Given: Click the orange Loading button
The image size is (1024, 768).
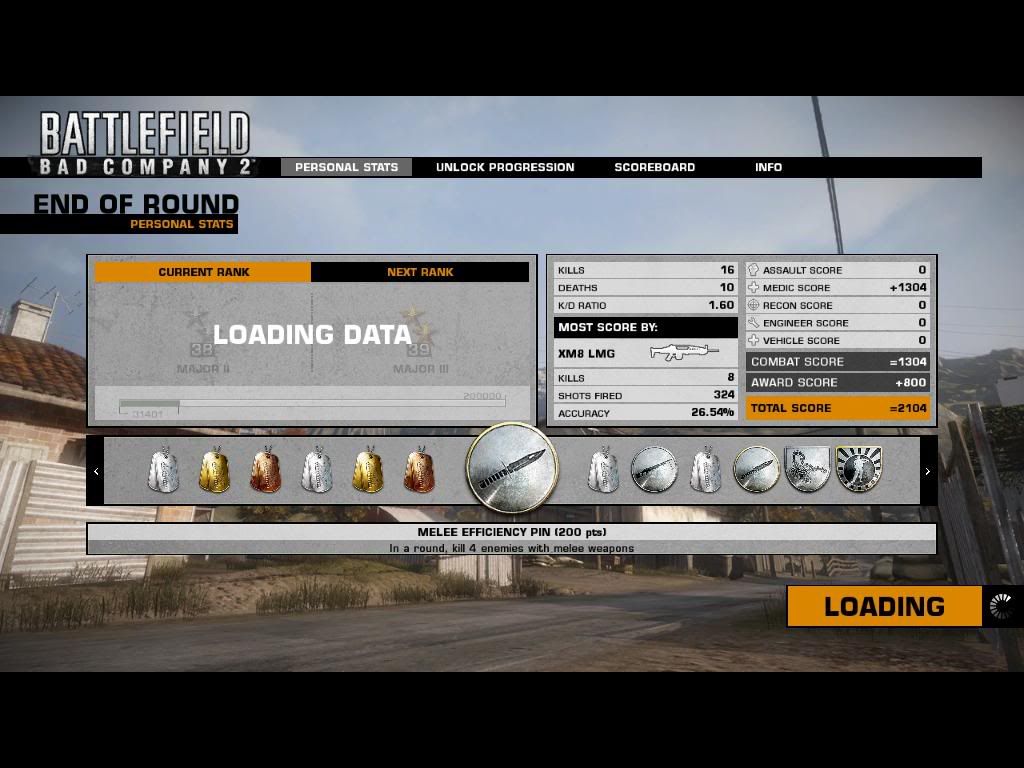Looking at the screenshot, I should (884, 606).
